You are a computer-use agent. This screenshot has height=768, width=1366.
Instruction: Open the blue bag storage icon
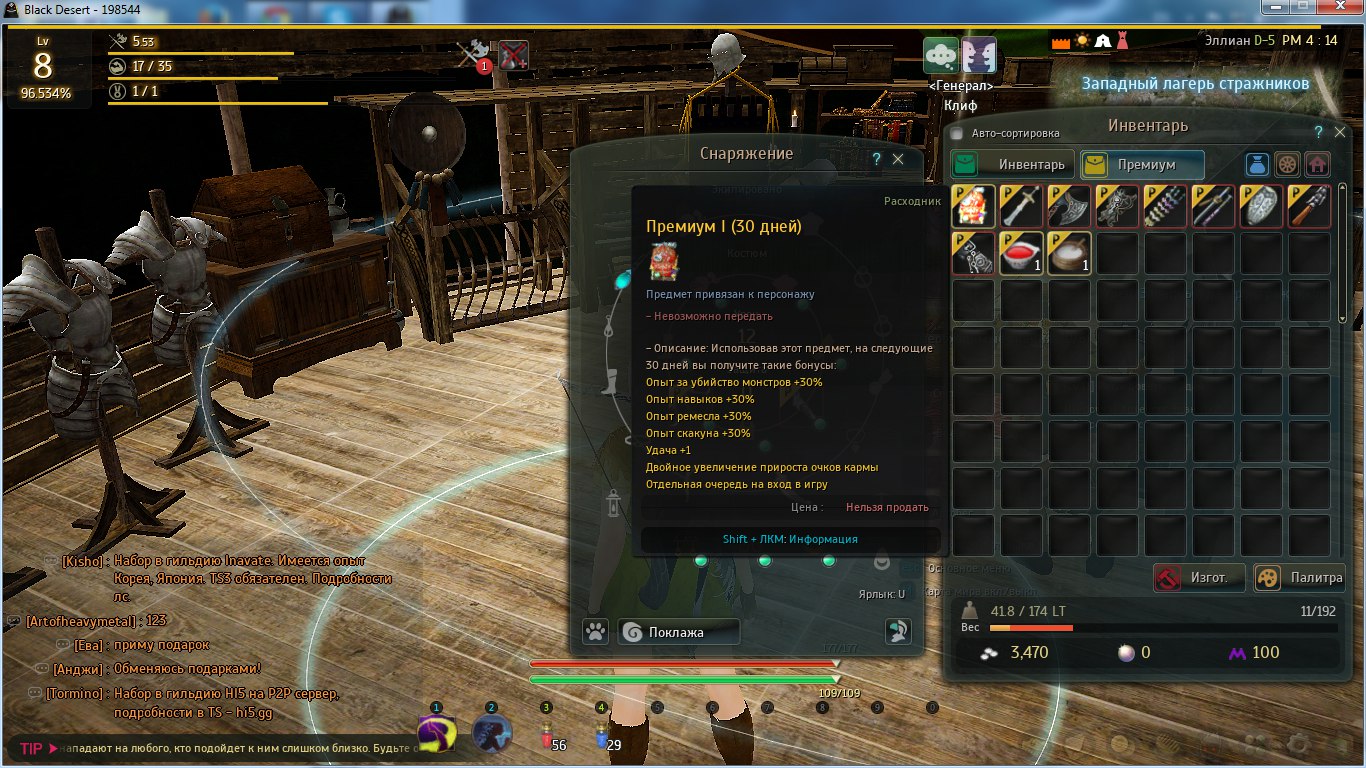(1258, 164)
